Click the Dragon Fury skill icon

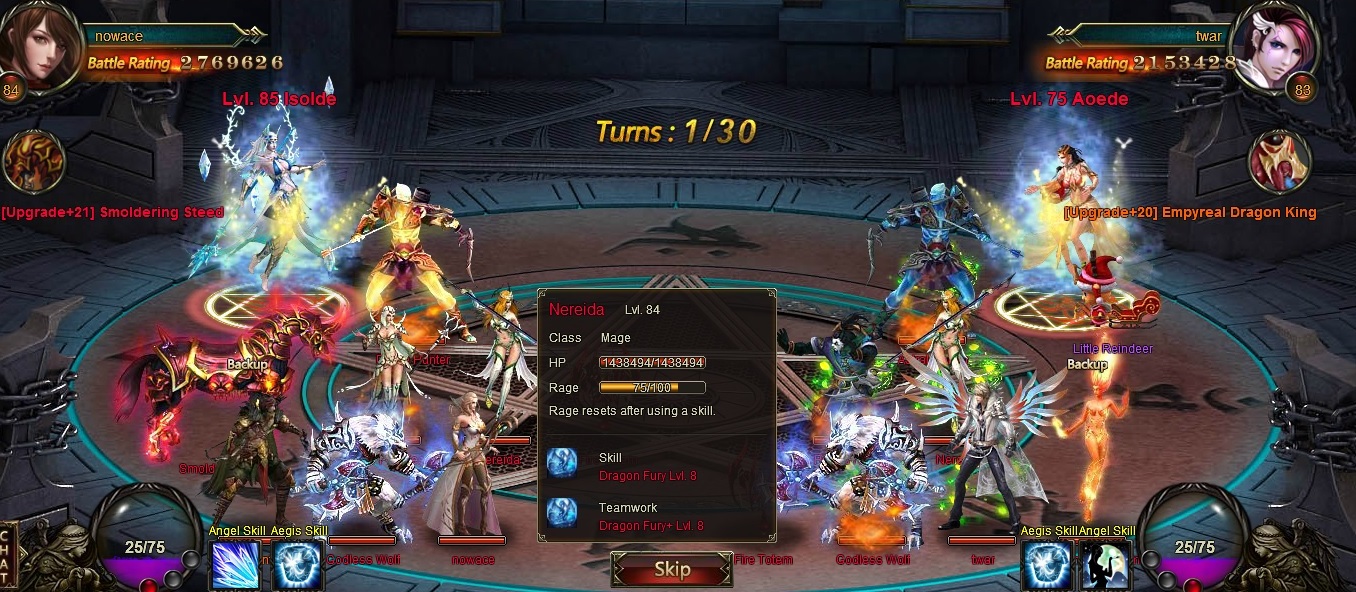(563, 464)
